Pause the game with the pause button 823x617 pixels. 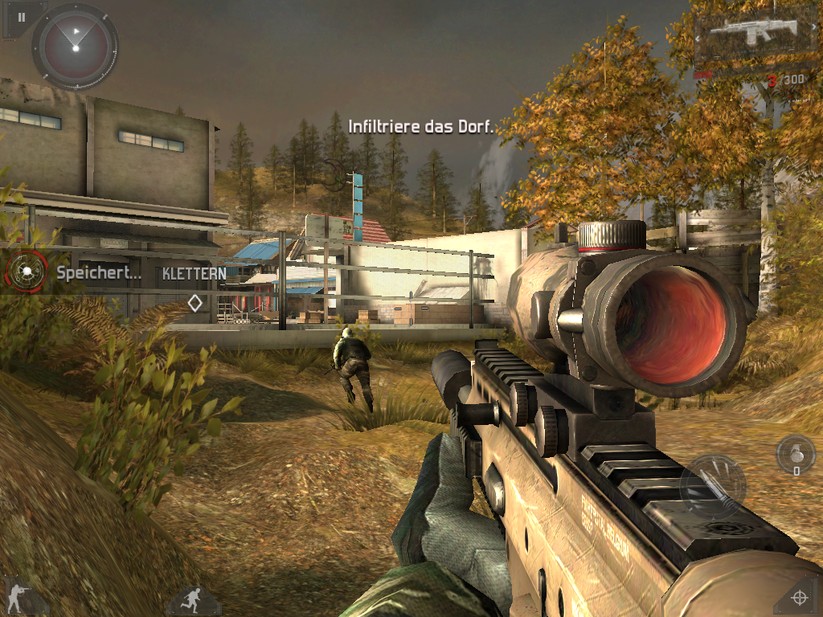[21, 17]
